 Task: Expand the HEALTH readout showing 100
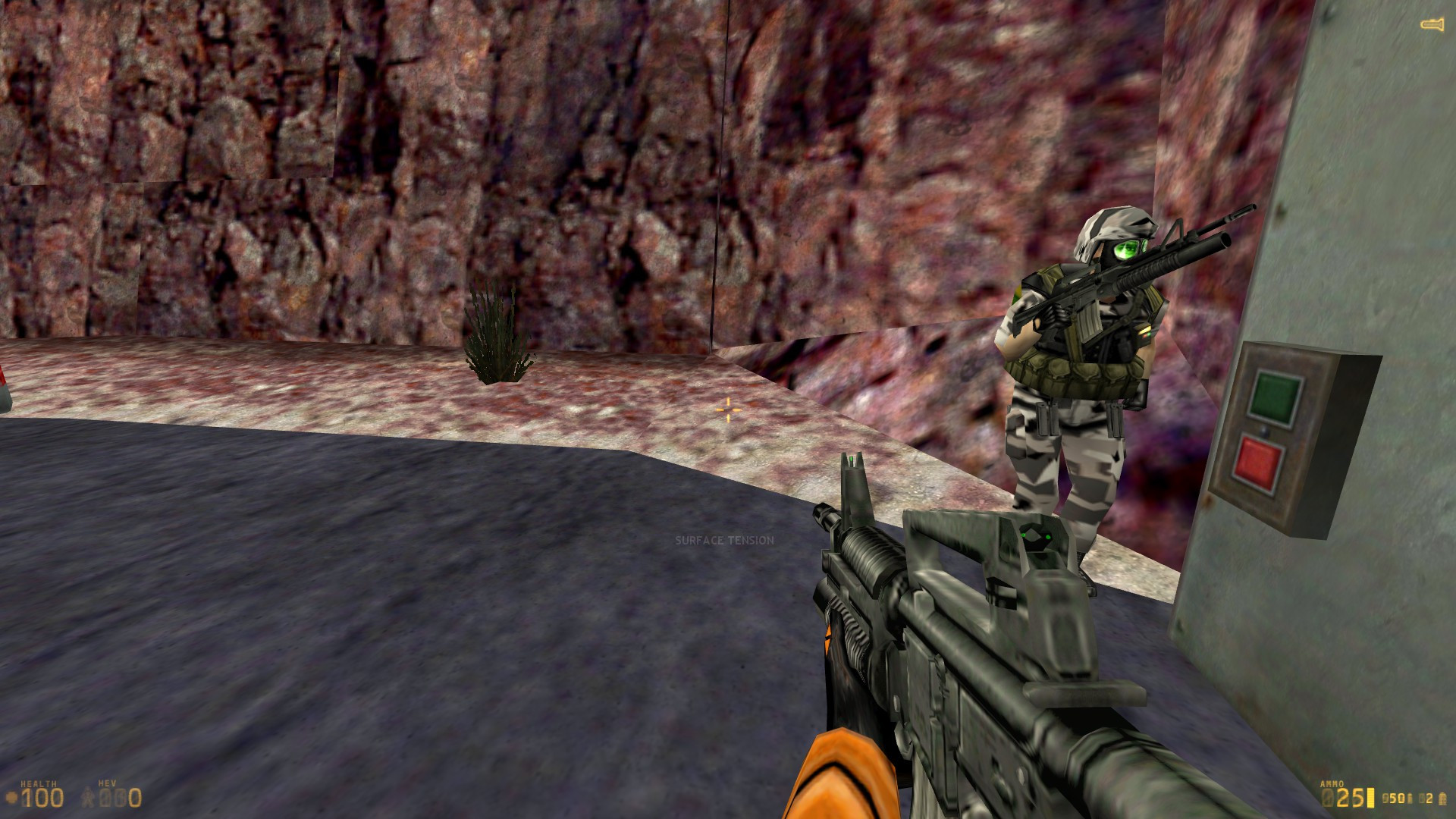point(43,798)
